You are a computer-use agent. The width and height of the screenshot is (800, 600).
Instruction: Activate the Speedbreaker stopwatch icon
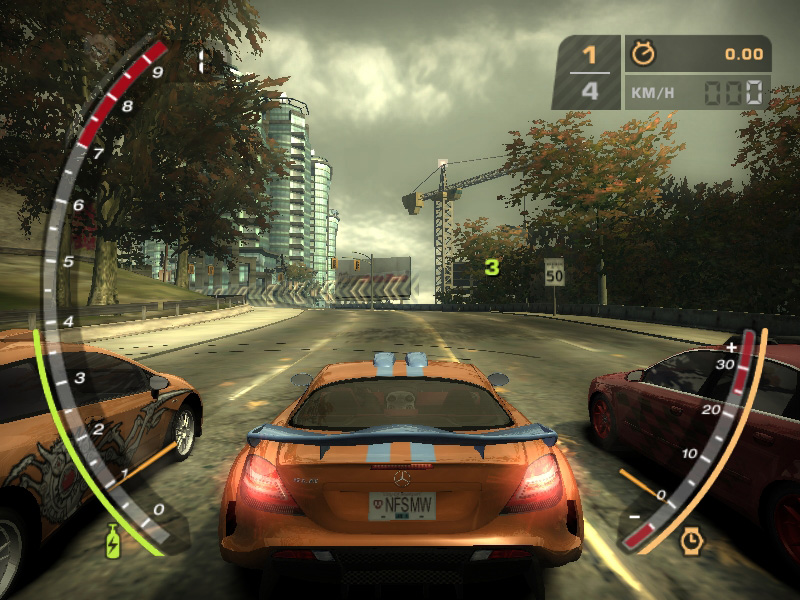point(691,541)
